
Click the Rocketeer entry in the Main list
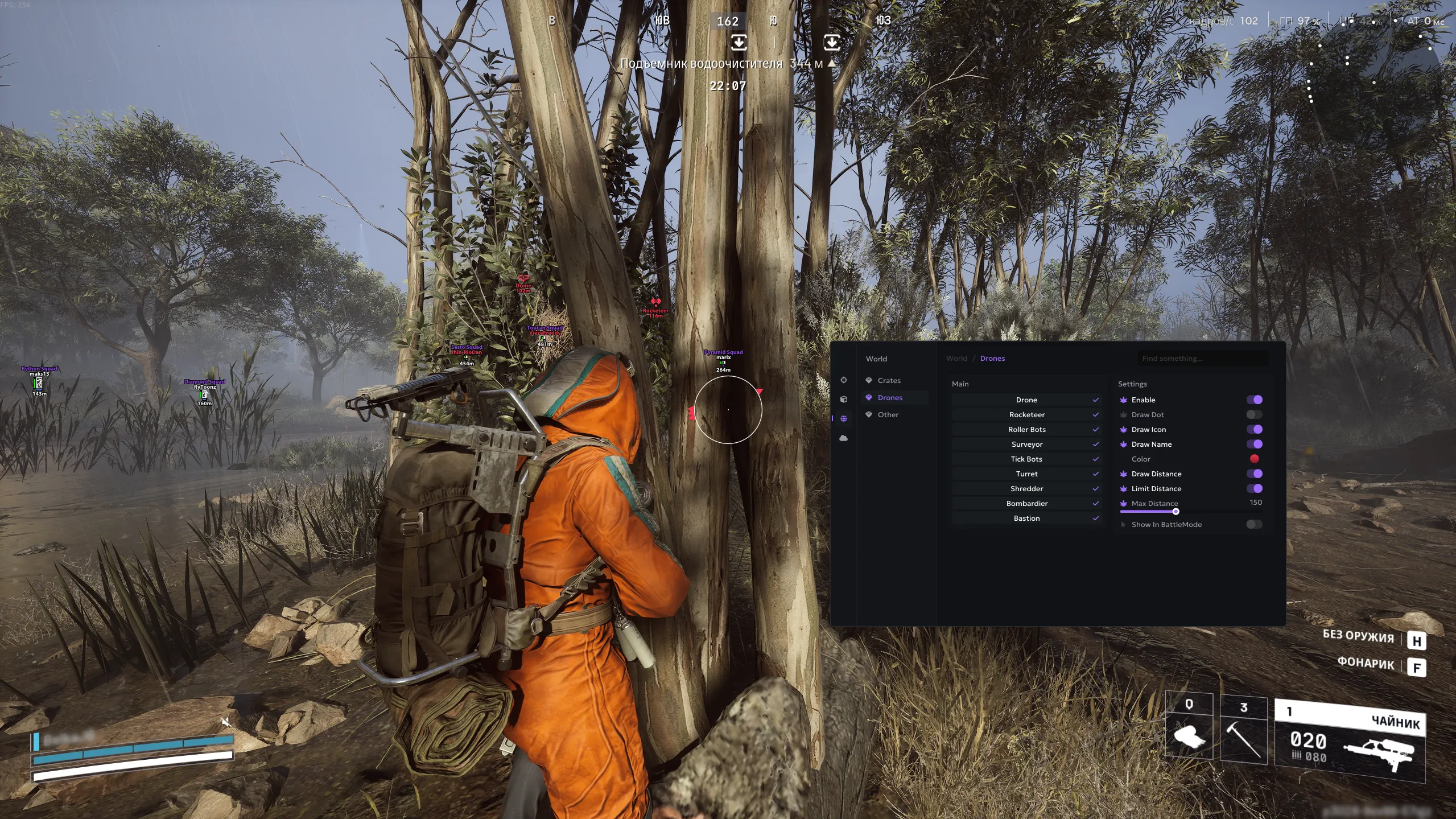[1027, 414]
